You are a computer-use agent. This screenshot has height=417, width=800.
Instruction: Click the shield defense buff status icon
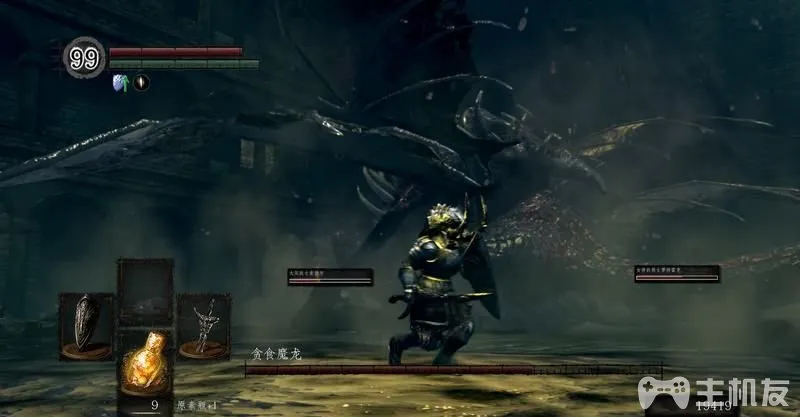tap(120, 83)
